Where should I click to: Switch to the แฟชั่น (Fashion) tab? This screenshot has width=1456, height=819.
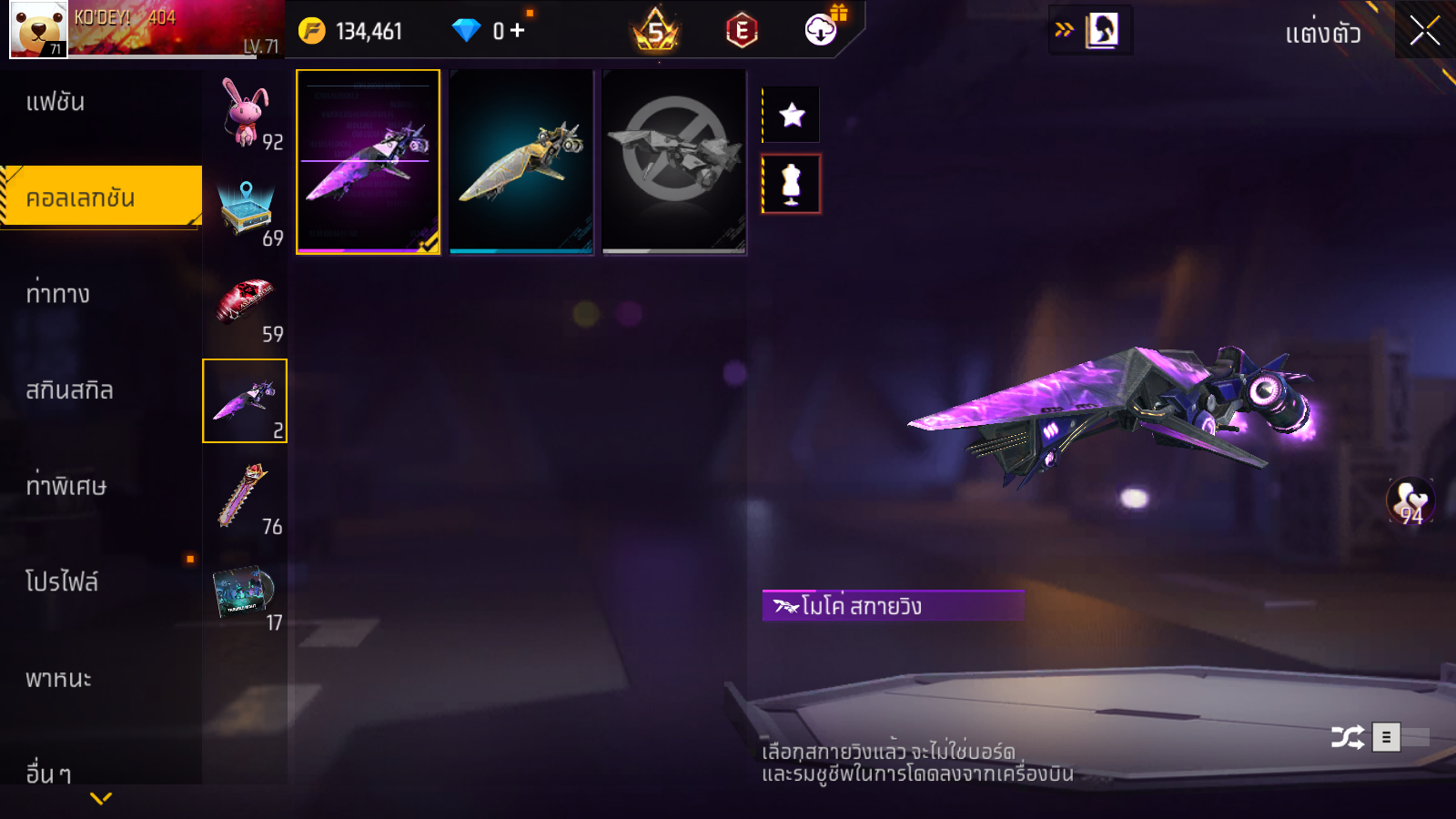56,102
